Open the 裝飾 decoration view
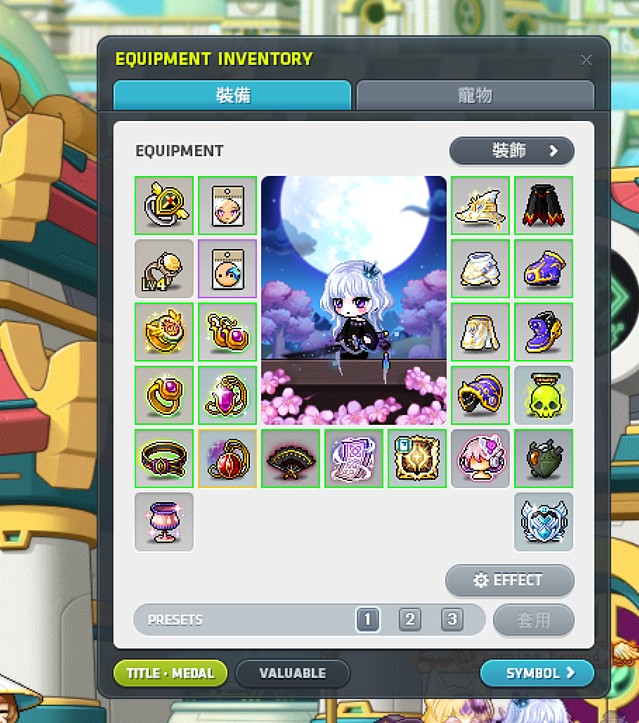 coord(512,151)
